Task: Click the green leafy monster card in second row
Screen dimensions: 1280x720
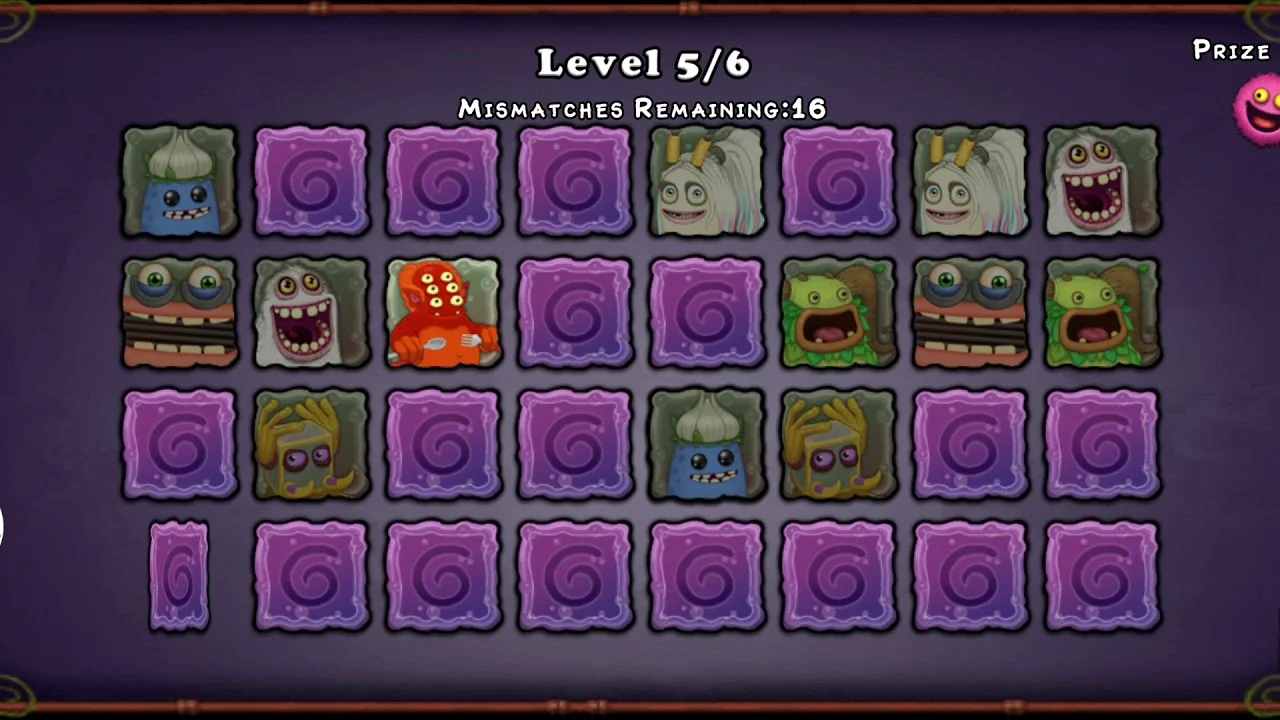Action: [838, 313]
